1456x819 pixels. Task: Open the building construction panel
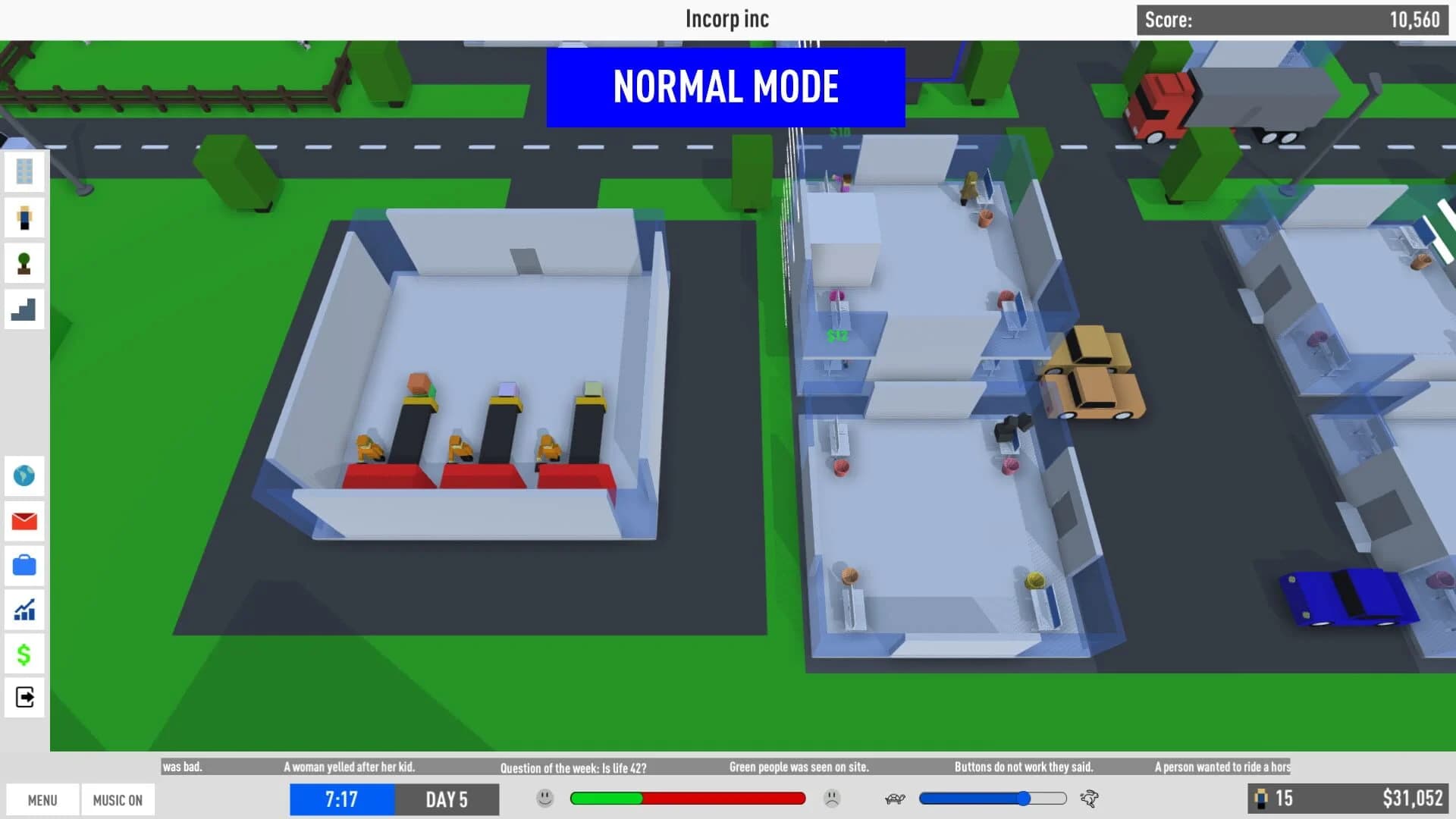pos(24,172)
